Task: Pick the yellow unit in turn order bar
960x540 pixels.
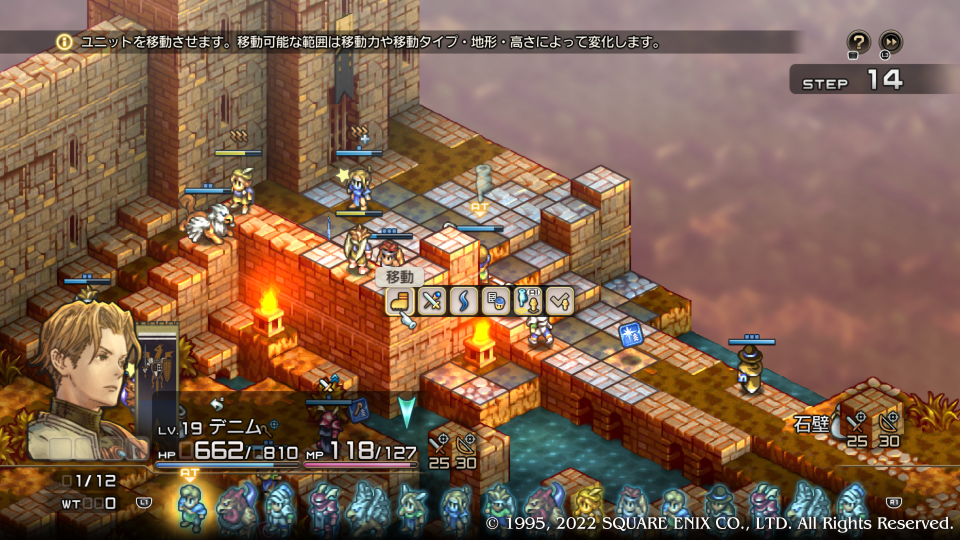Action: point(589,506)
